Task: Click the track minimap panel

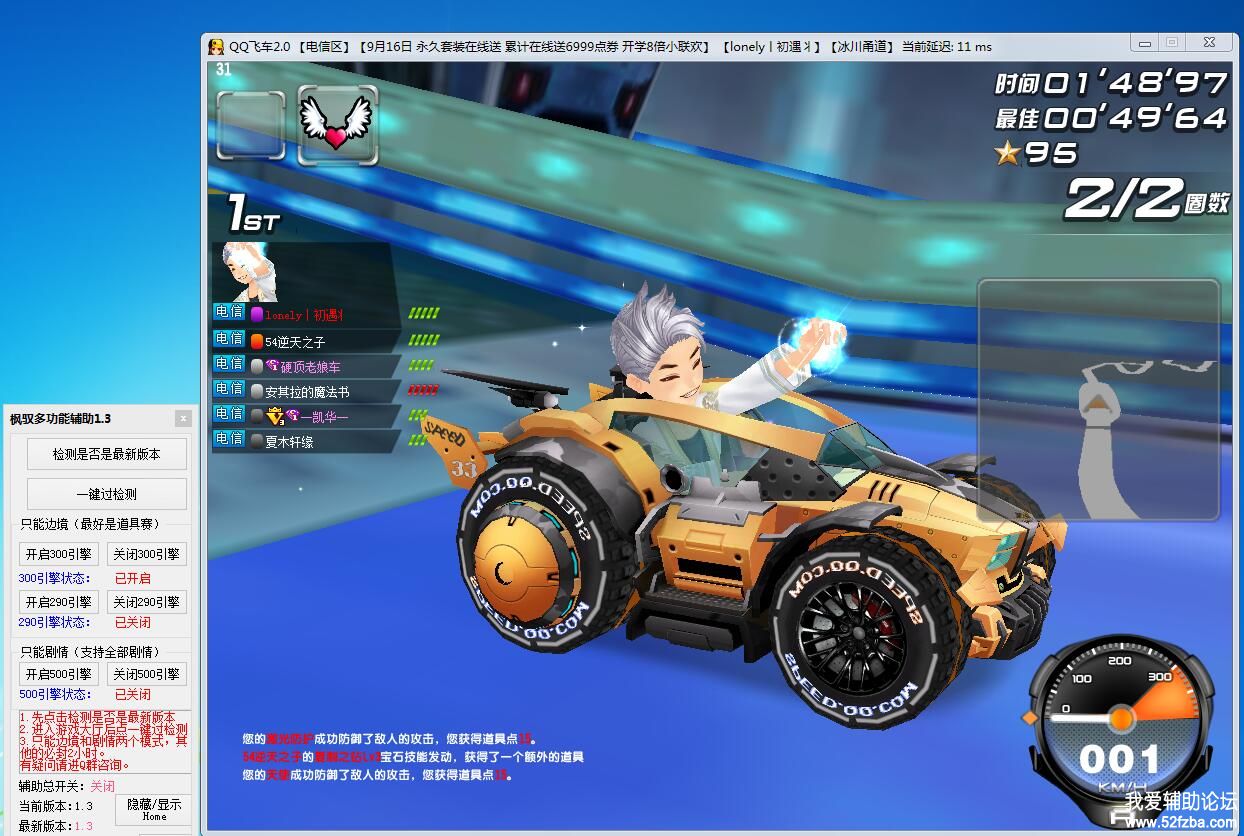Action: 1098,399
